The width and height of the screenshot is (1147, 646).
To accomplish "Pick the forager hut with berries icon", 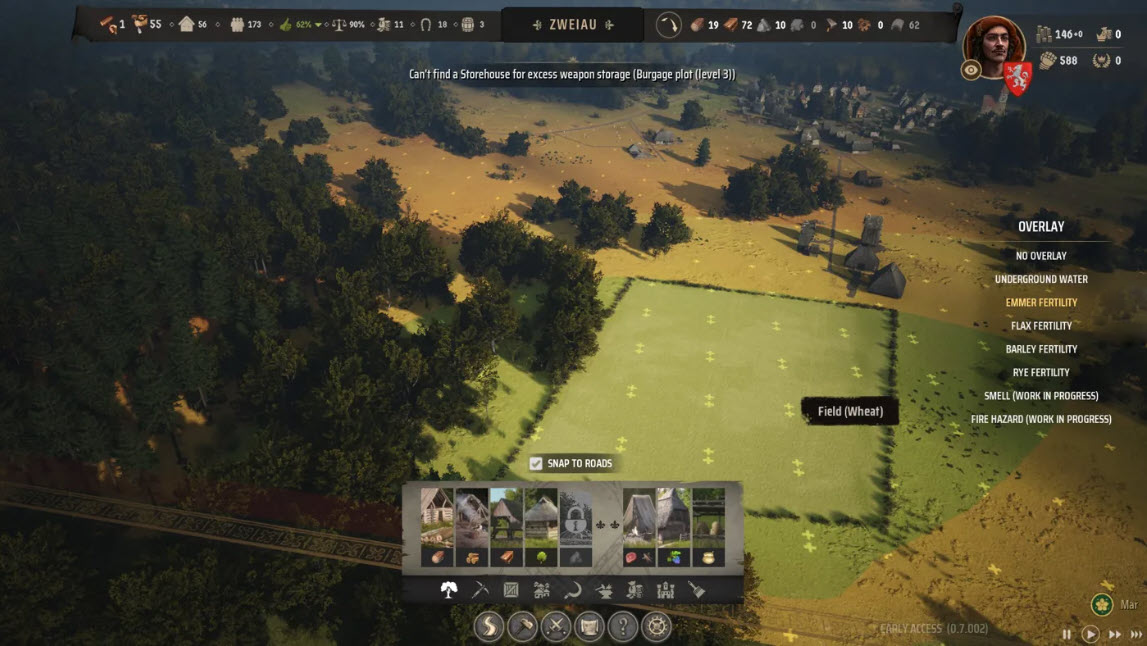I will coord(673,527).
